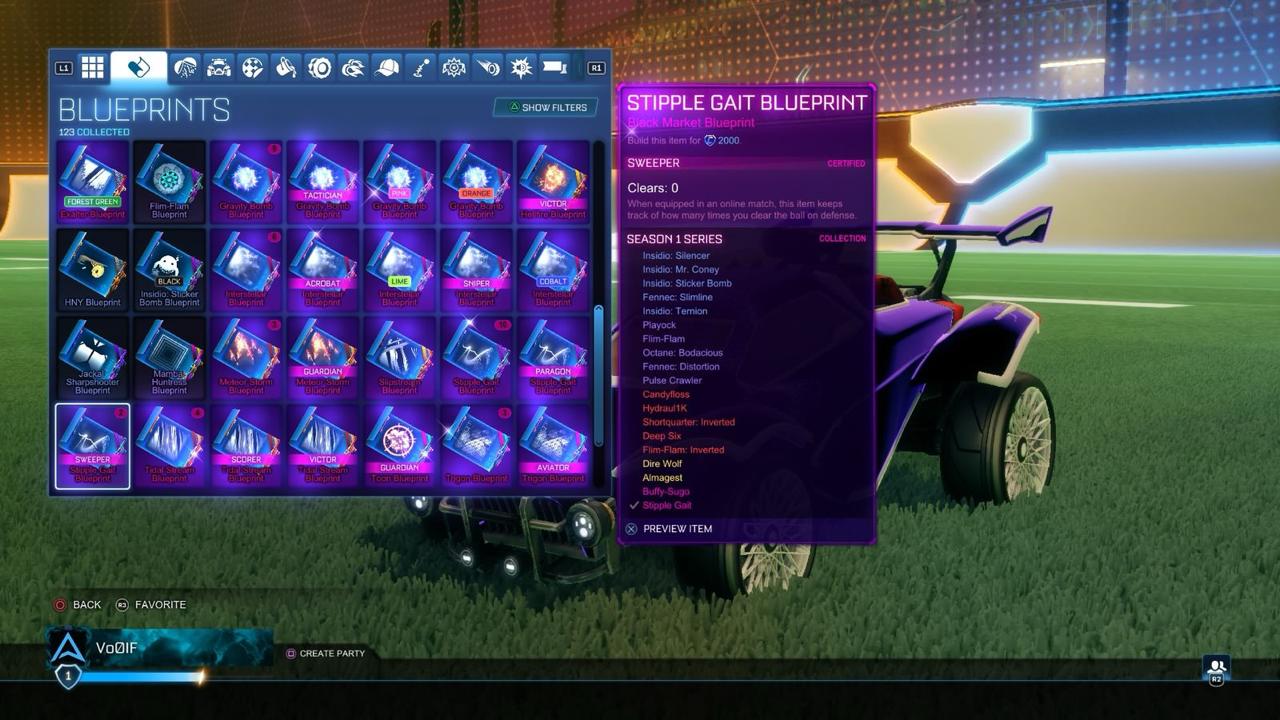Screen dimensions: 1280x720
Task: Select the Aviator Trigon Blueprint
Action: 553,445
